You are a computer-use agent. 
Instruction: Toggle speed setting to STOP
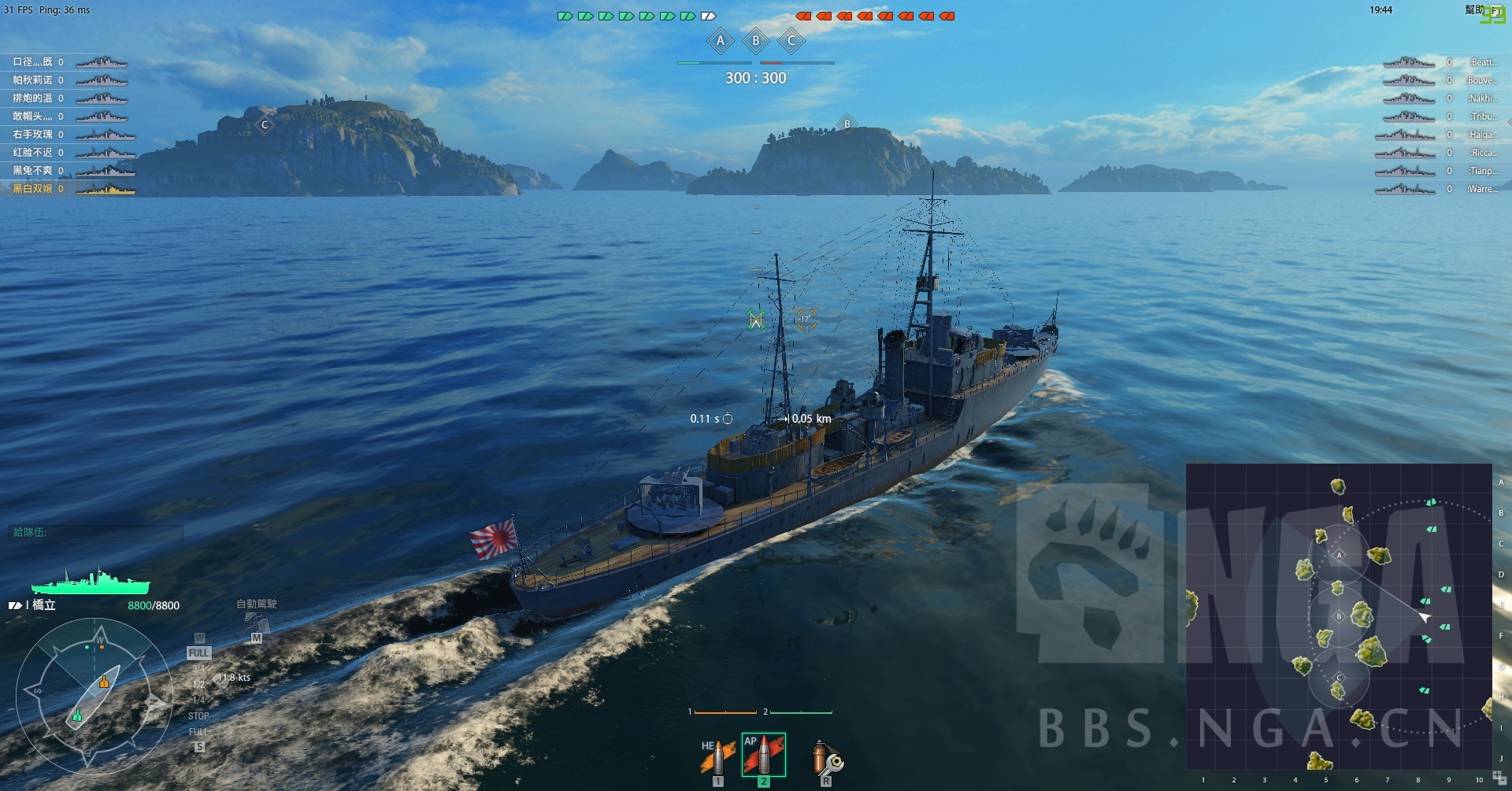198,715
